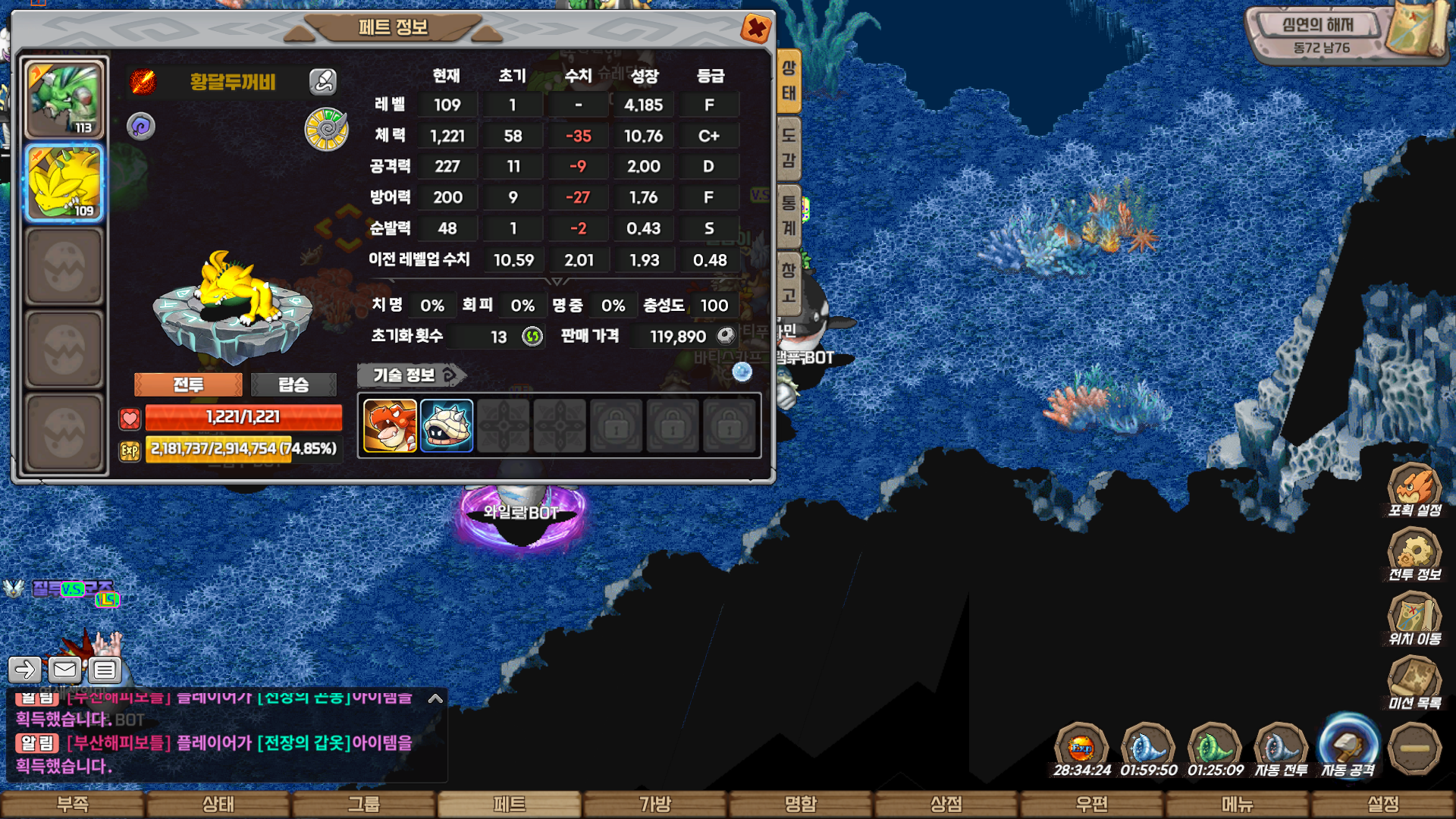1456x819 pixels.
Task: Switch to the 통계 side tab
Action: tap(789, 215)
